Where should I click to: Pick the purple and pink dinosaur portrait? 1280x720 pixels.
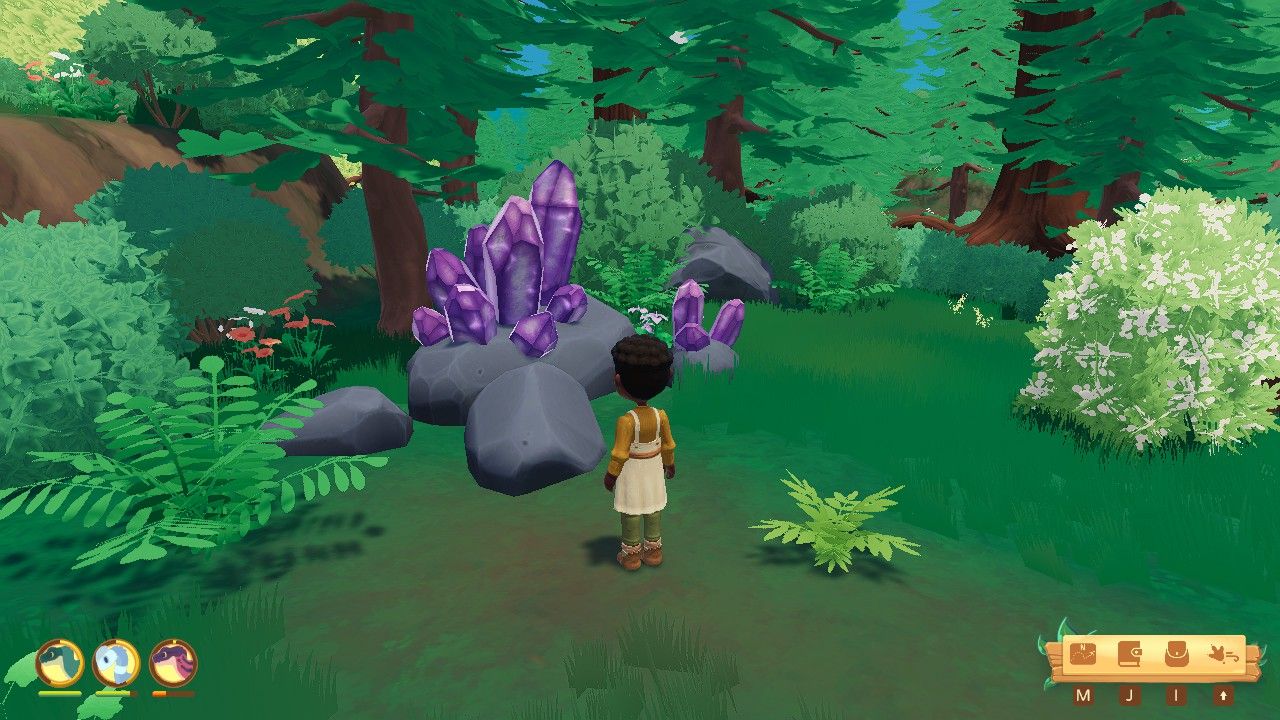[x=173, y=662]
